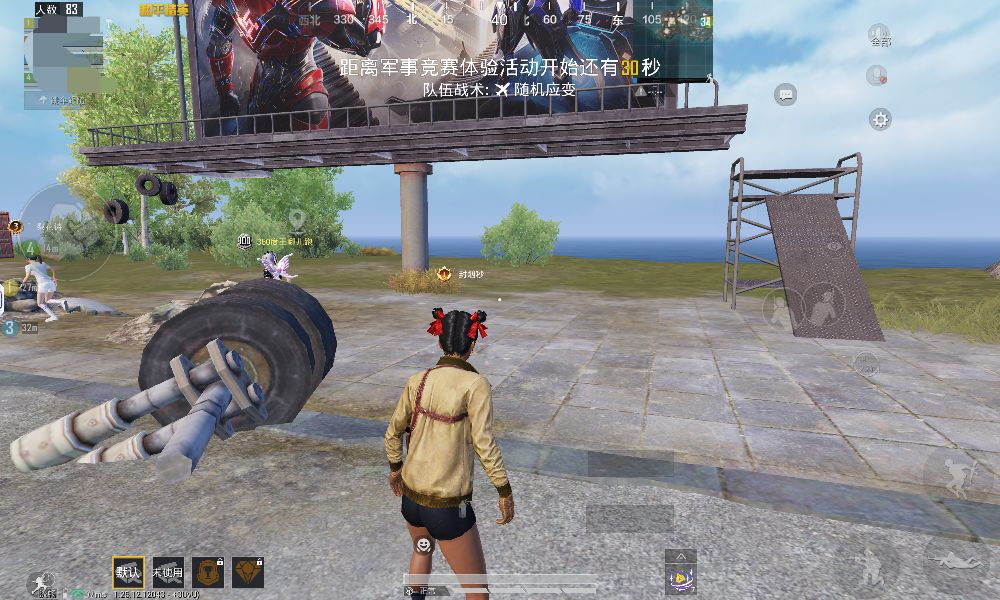Open the quick chat message bubble

(785, 95)
